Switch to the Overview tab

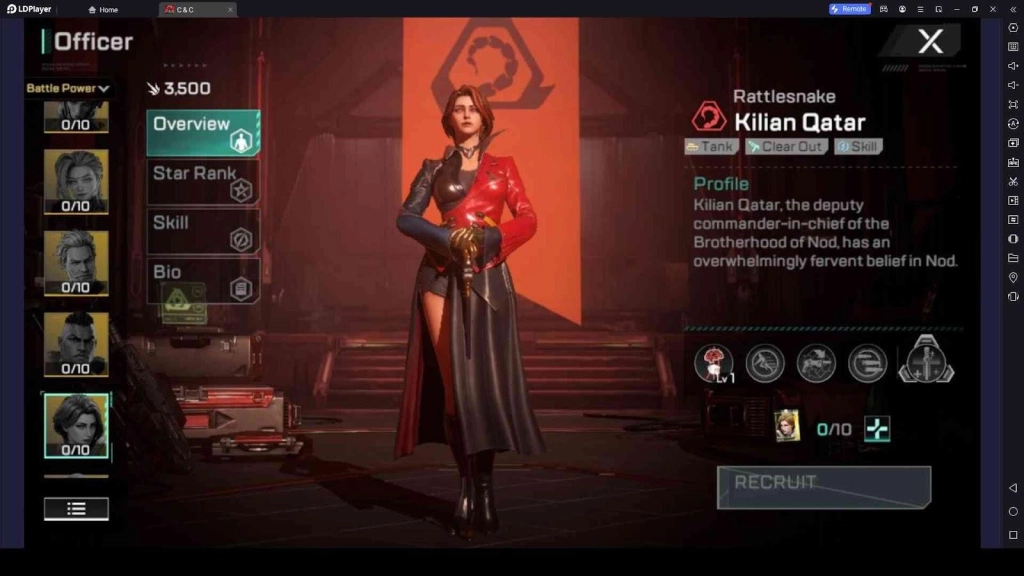203,133
